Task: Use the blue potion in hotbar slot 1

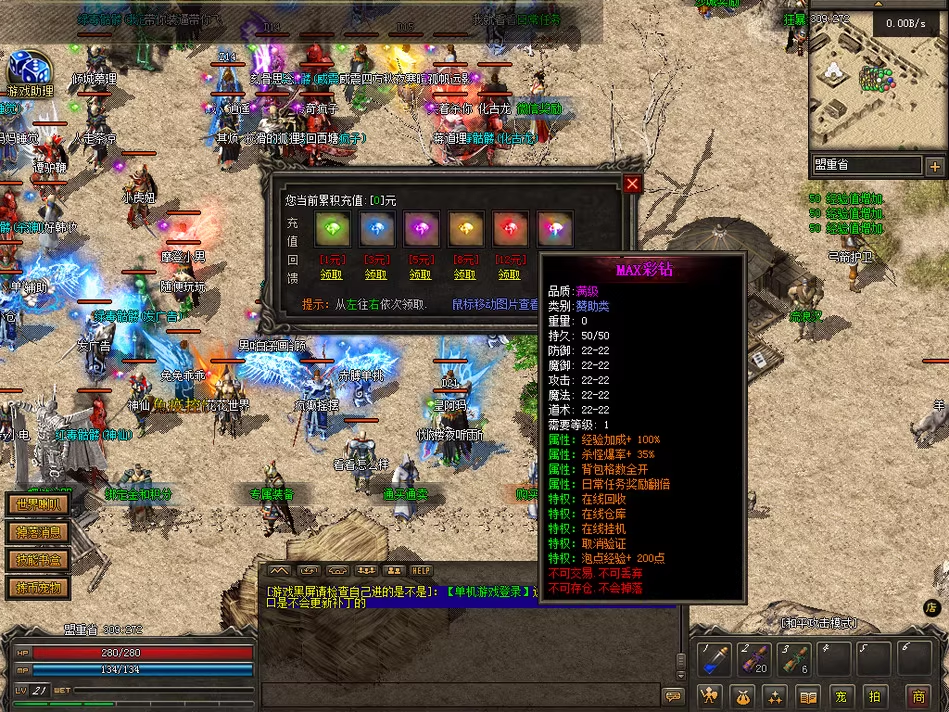Action: (715, 658)
